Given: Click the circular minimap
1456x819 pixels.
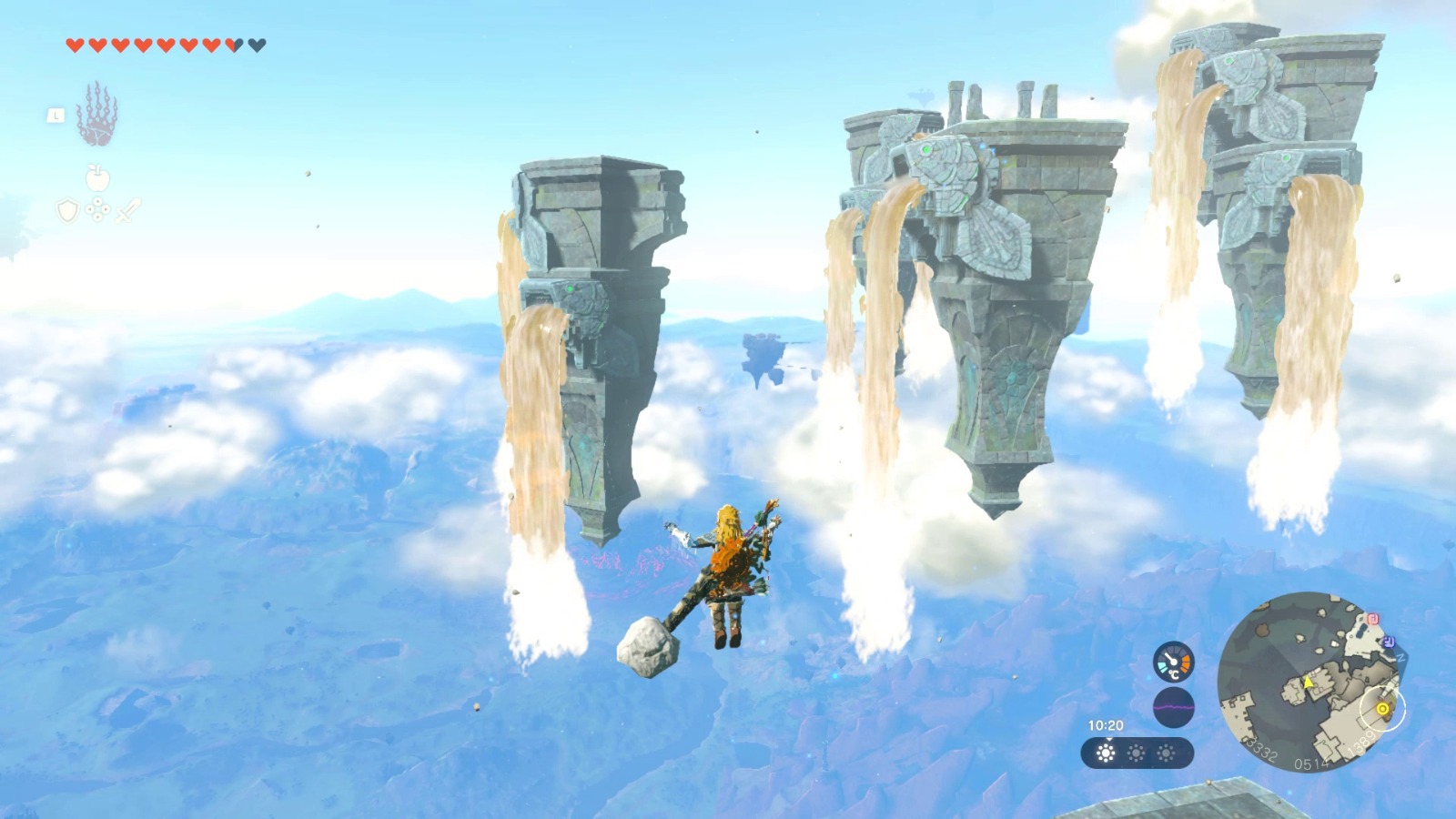Looking at the screenshot, I should [x=1310, y=682].
